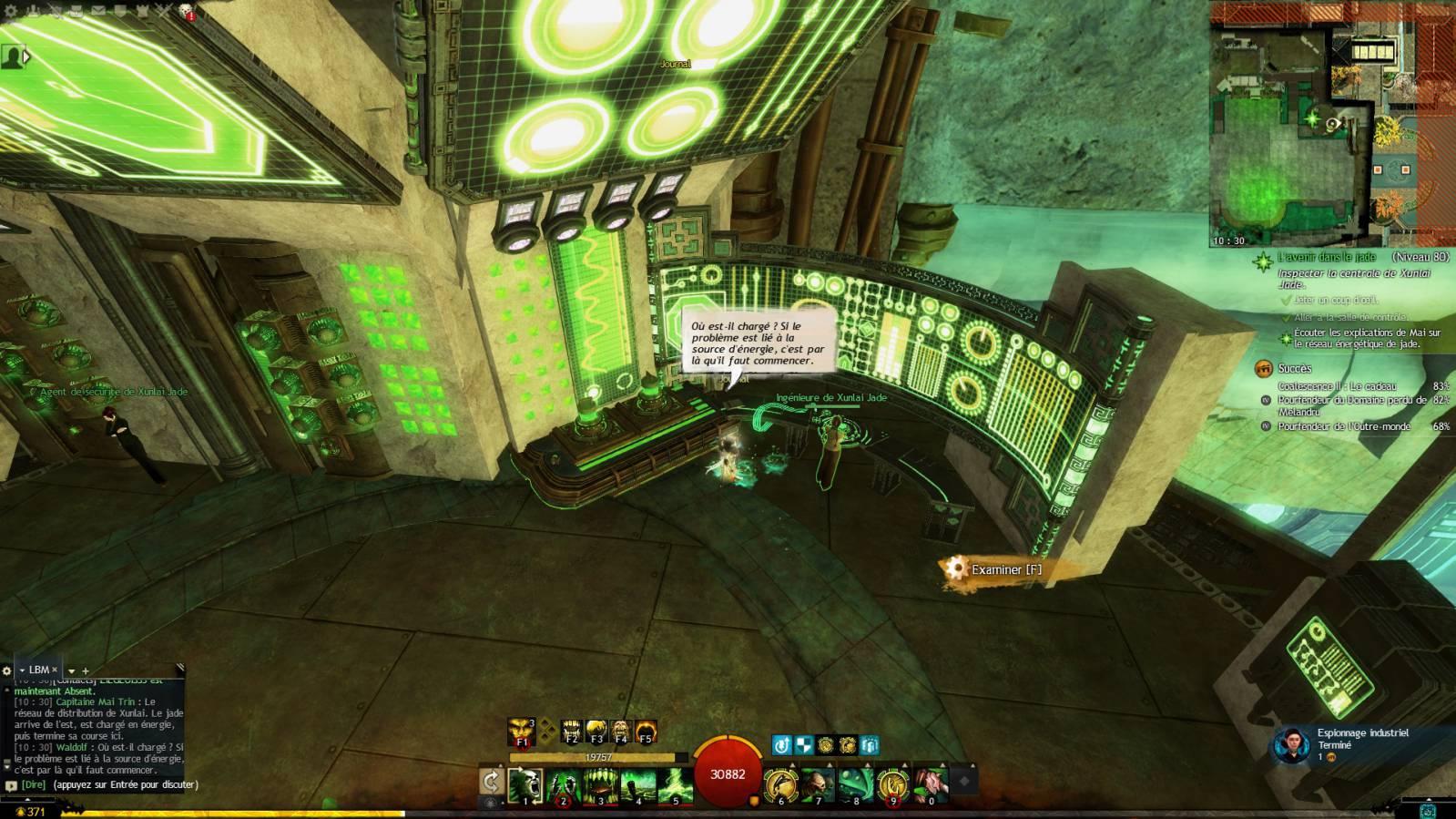Activate weapon skill 5 green swirl
The width and height of the screenshot is (1456, 819).
coord(676,784)
